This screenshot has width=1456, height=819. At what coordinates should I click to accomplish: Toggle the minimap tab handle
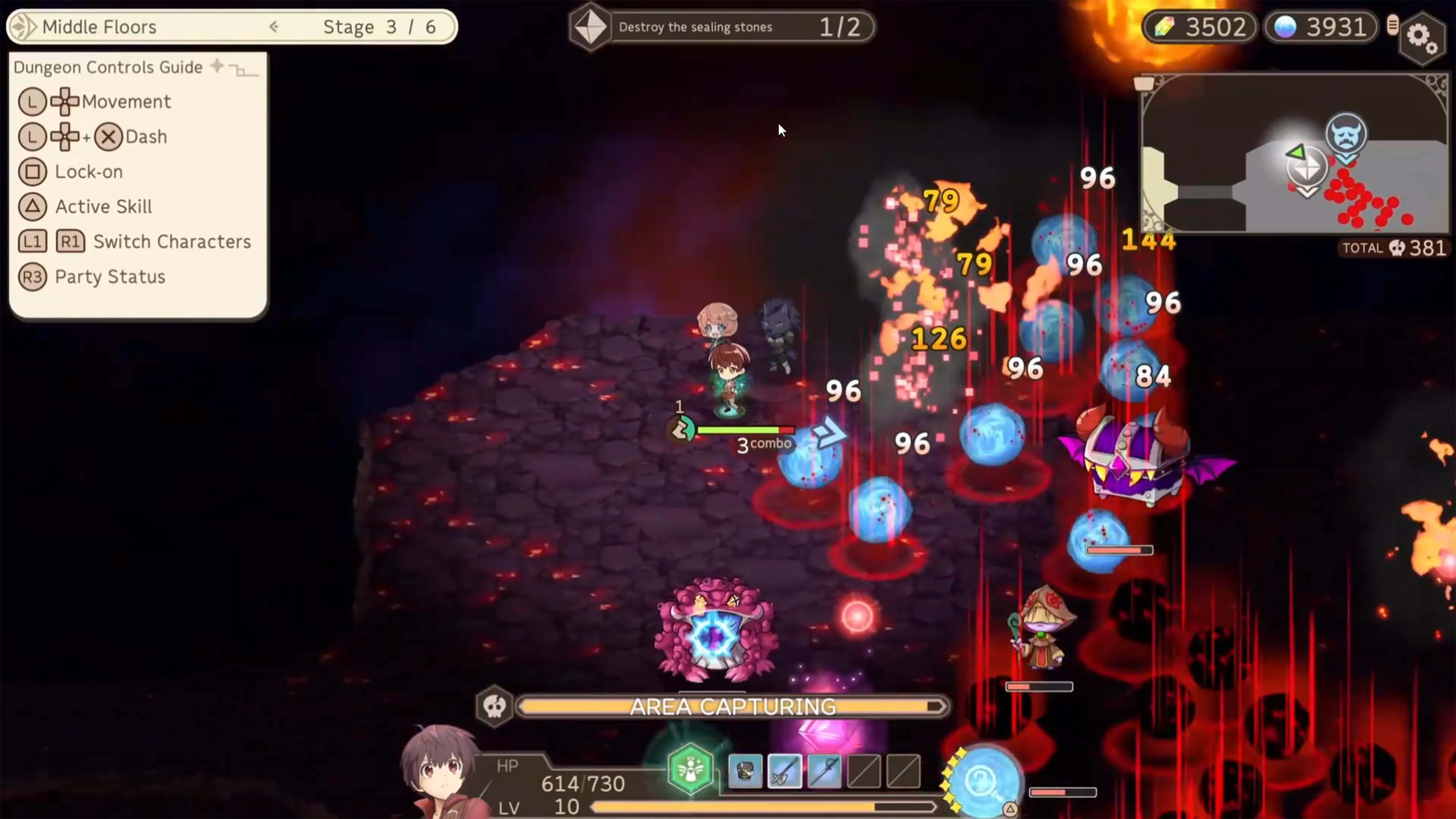pyautogui.click(x=1144, y=84)
